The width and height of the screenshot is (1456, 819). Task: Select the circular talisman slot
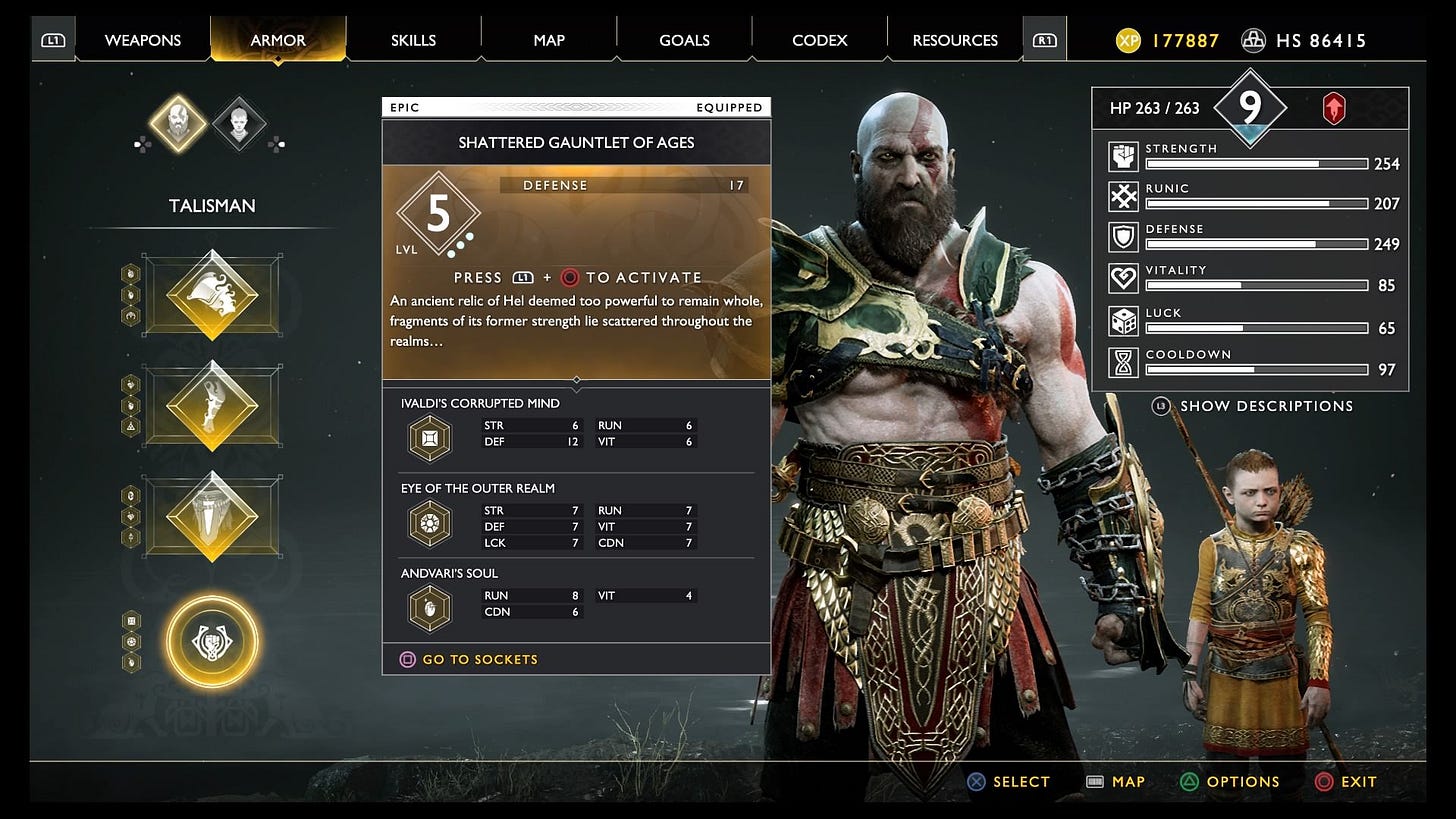coord(212,640)
